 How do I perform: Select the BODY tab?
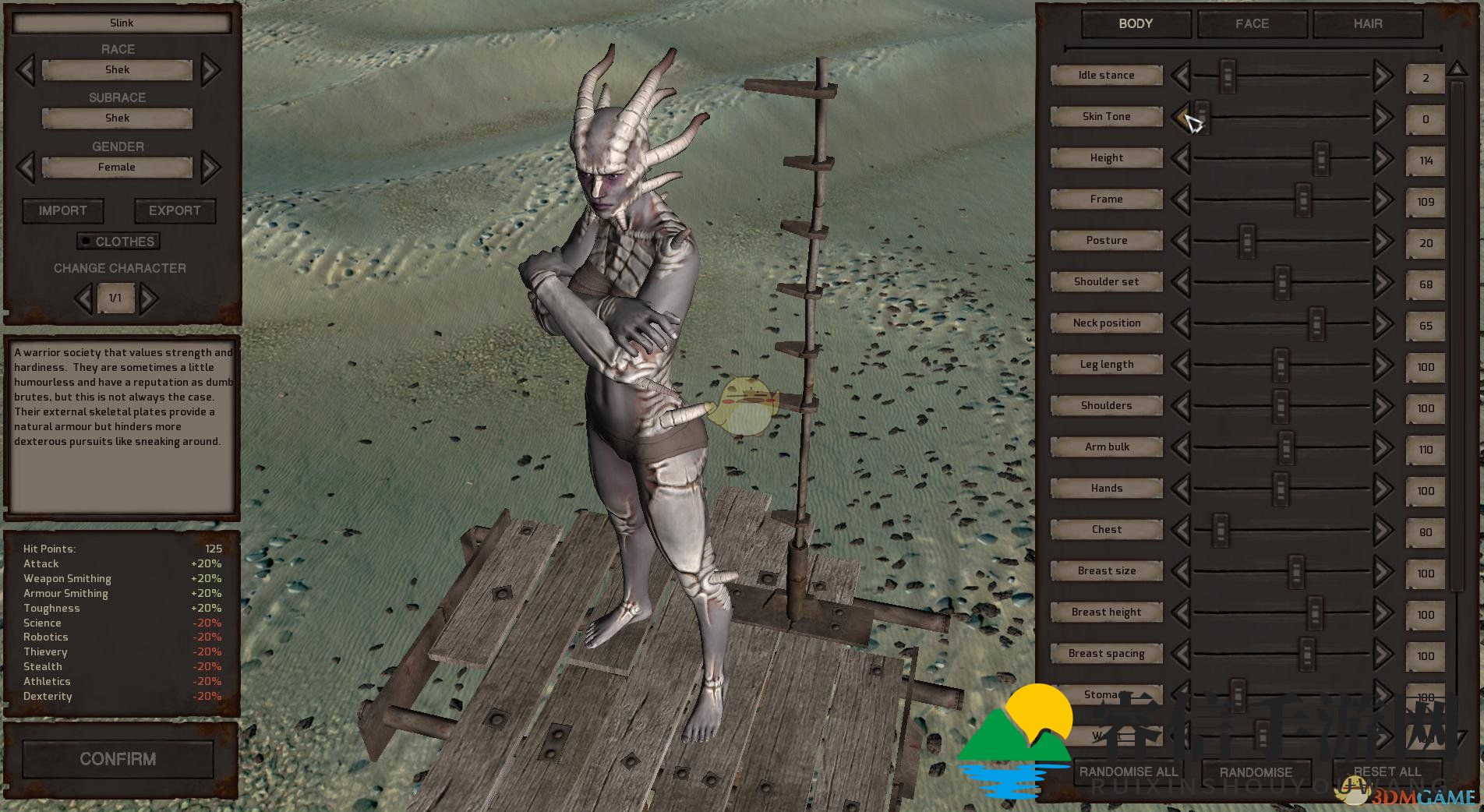coord(1136,24)
